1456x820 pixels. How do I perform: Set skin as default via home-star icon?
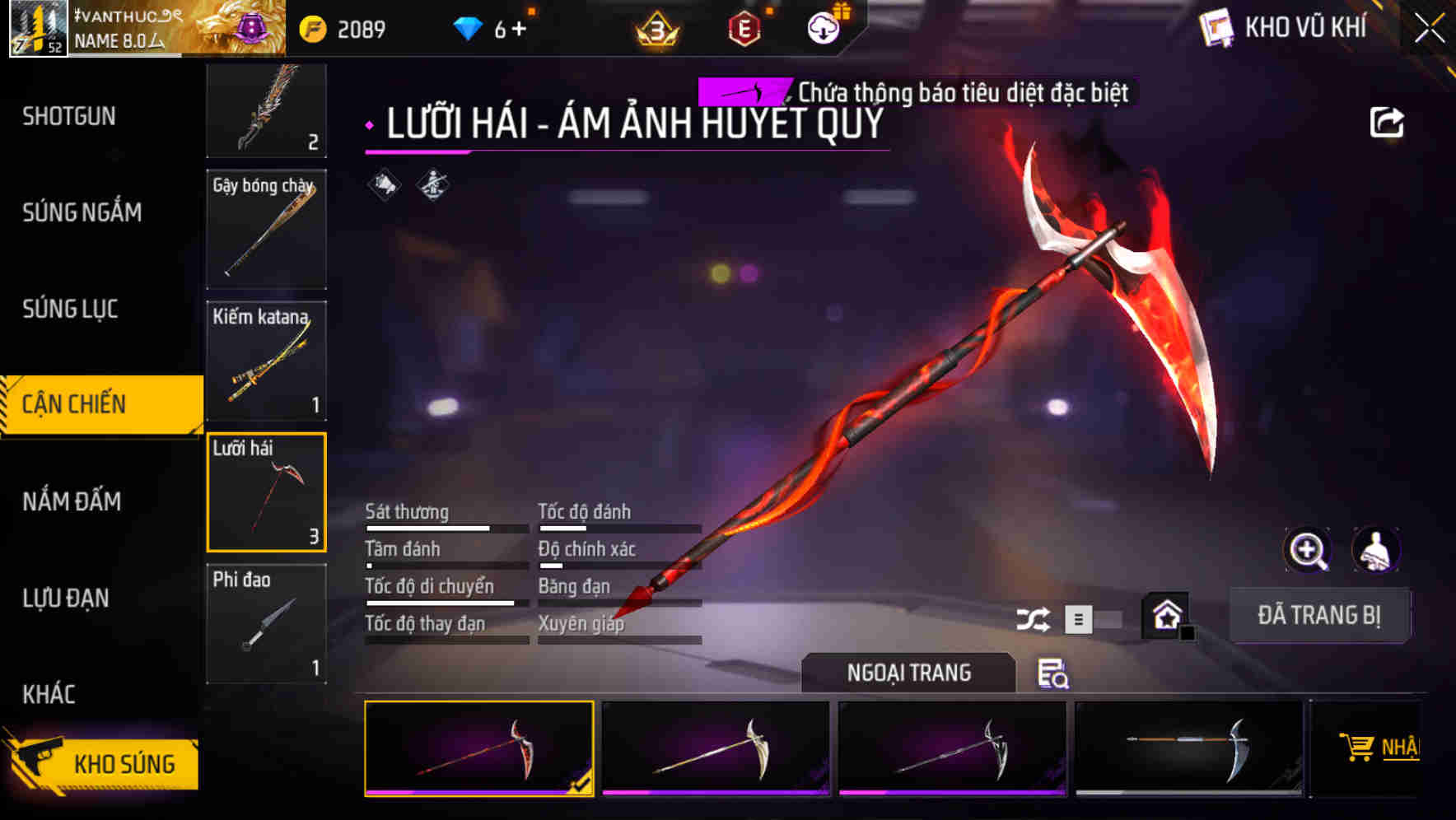pyautogui.click(x=1164, y=616)
